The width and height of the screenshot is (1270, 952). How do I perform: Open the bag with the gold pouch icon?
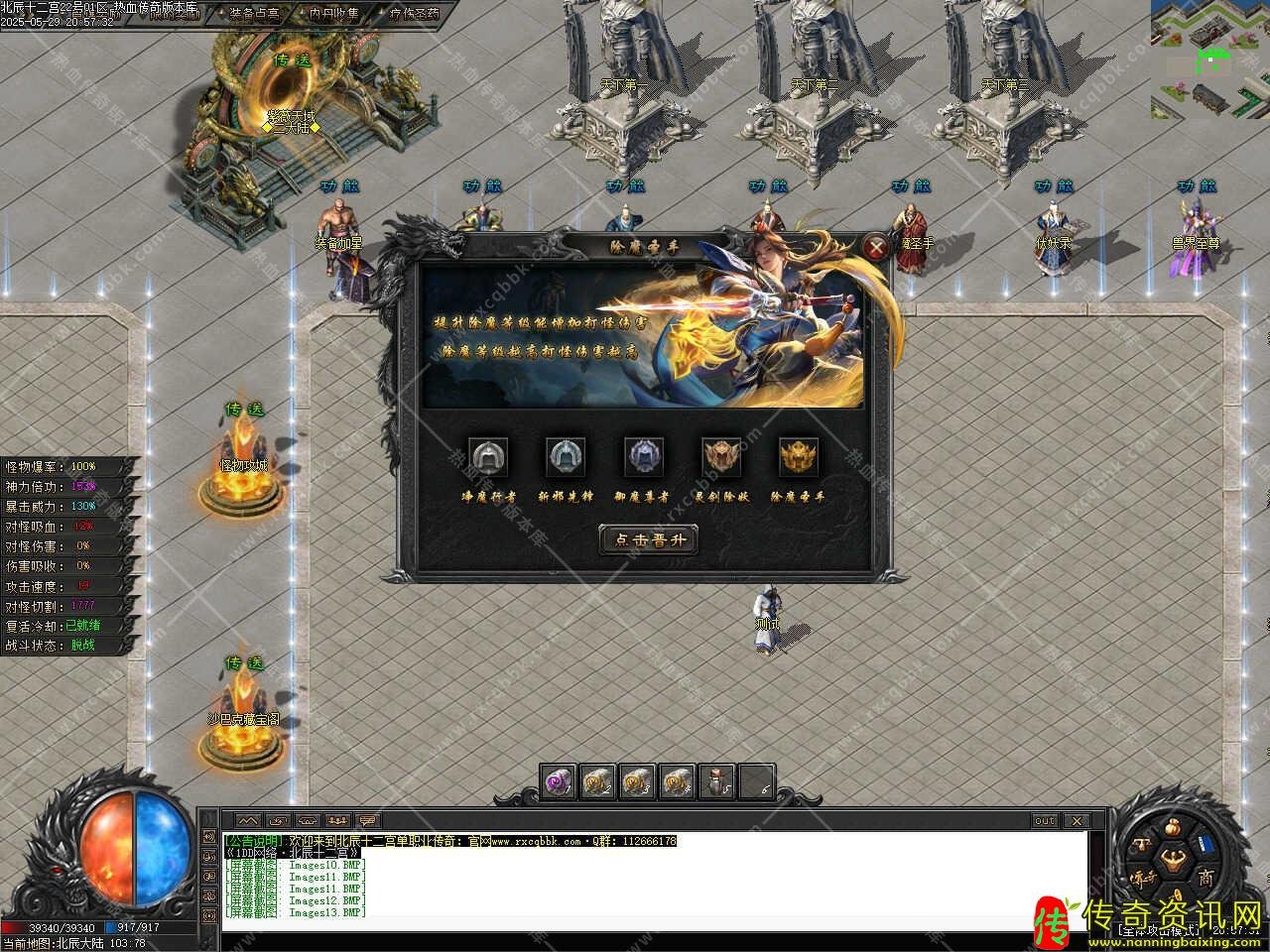click(1171, 828)
